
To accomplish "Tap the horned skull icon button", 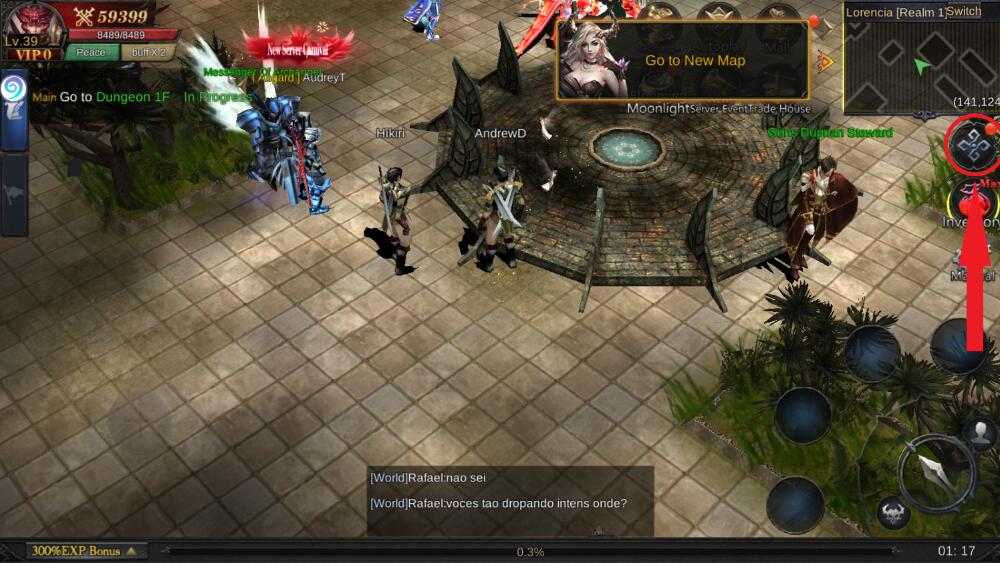I will point(893,514).
